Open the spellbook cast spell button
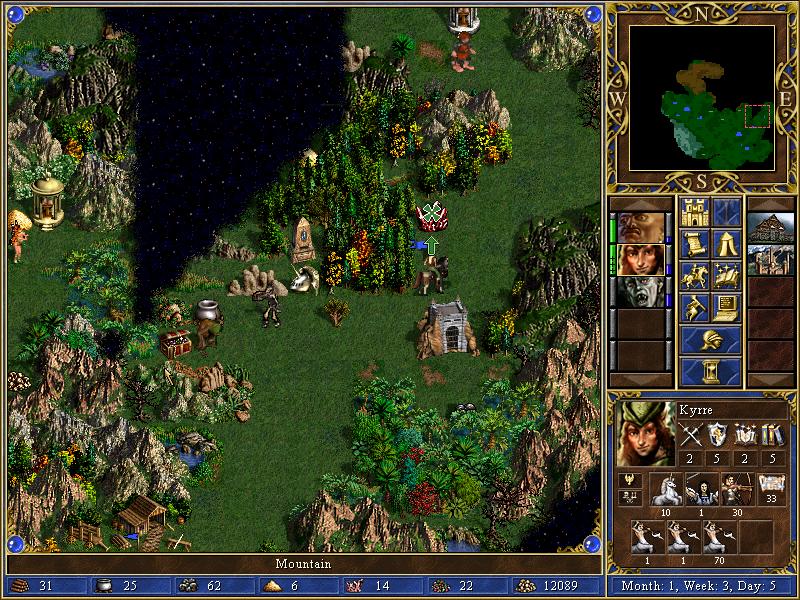The width and height of the screenshot is (800, 600). [x=727, y=275]
